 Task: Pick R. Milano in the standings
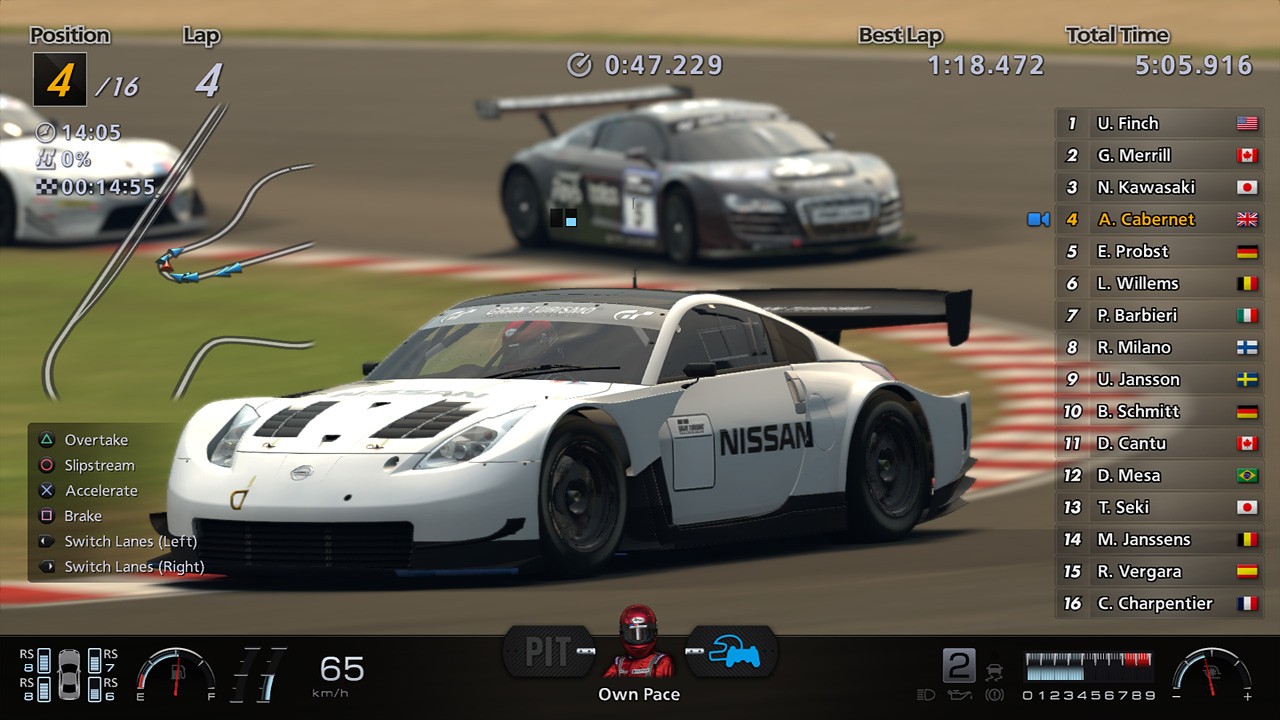(1160, 347)
